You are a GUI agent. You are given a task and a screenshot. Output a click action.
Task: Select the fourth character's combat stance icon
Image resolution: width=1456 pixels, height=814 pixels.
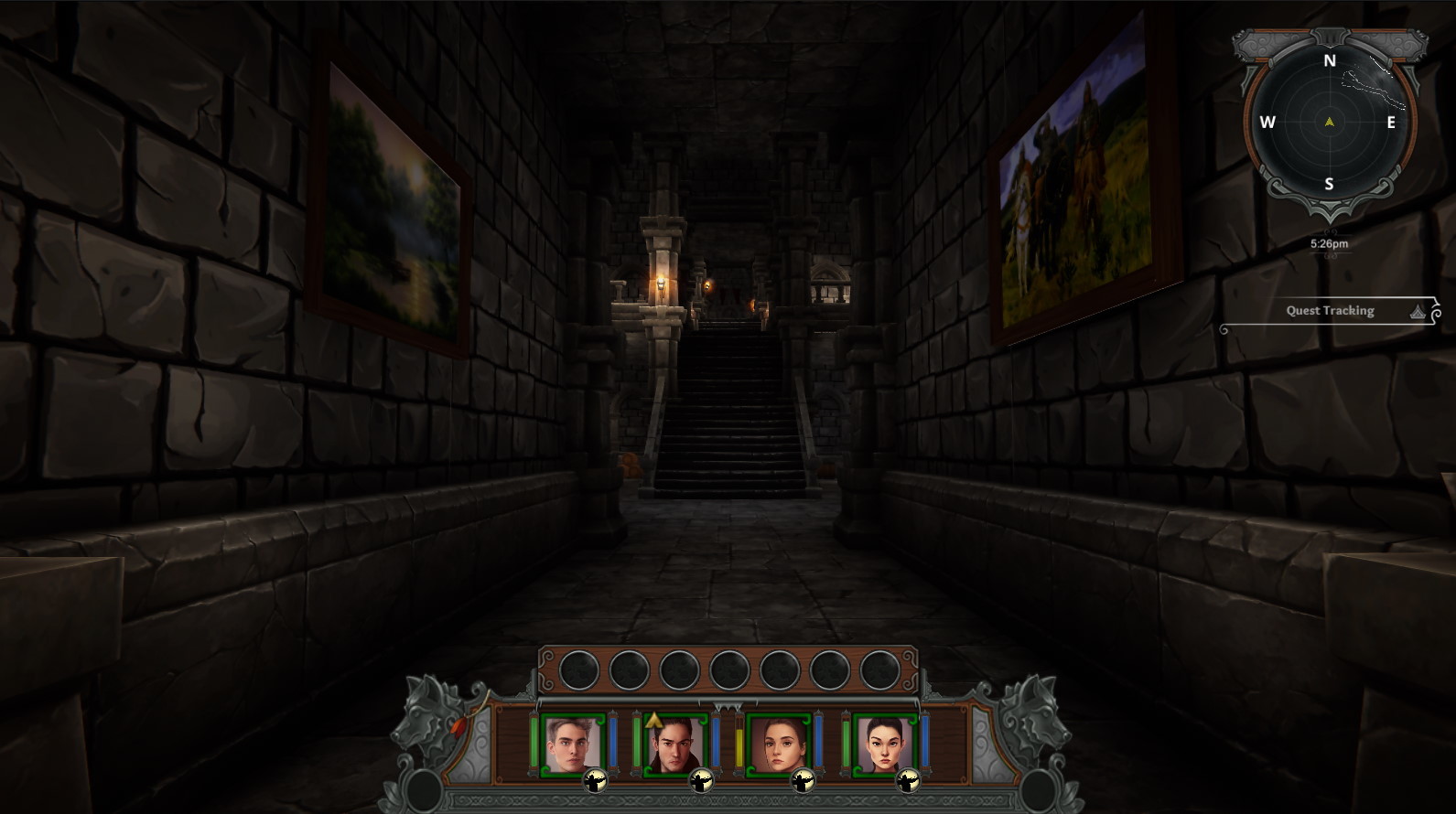(x=907, y=782)
